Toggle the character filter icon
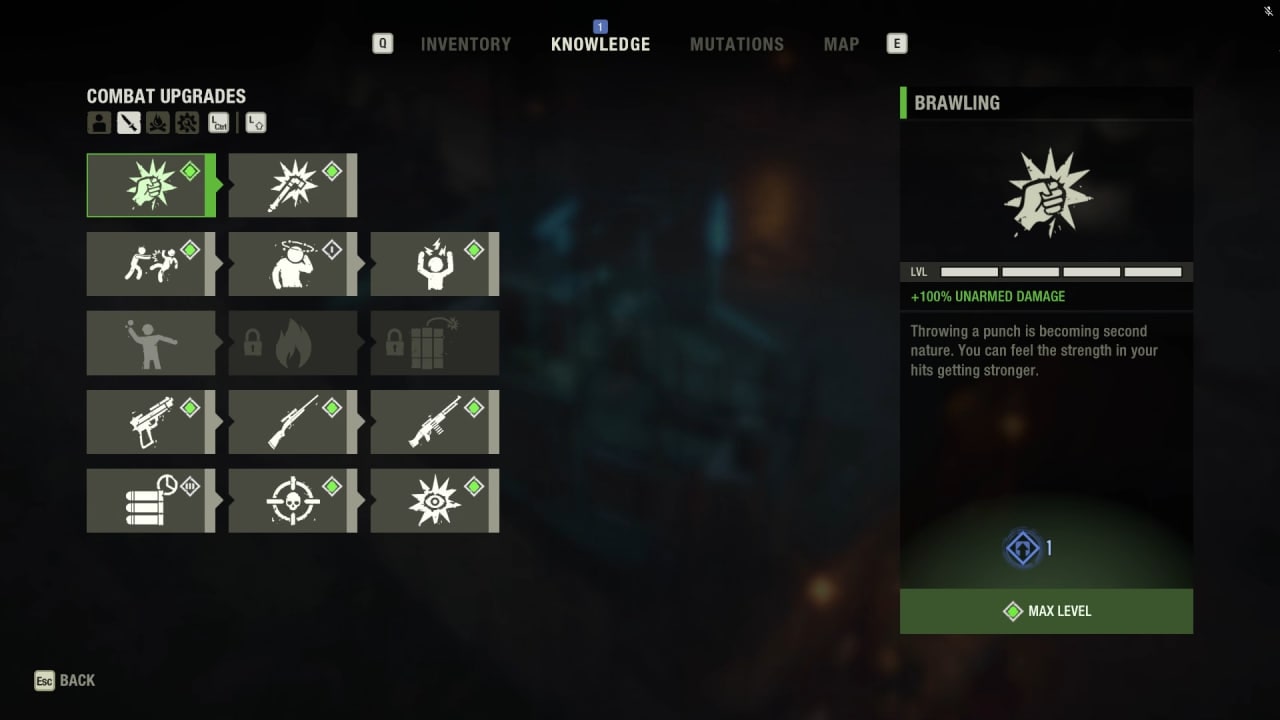The image size is (1280, 720). [99, 122]
